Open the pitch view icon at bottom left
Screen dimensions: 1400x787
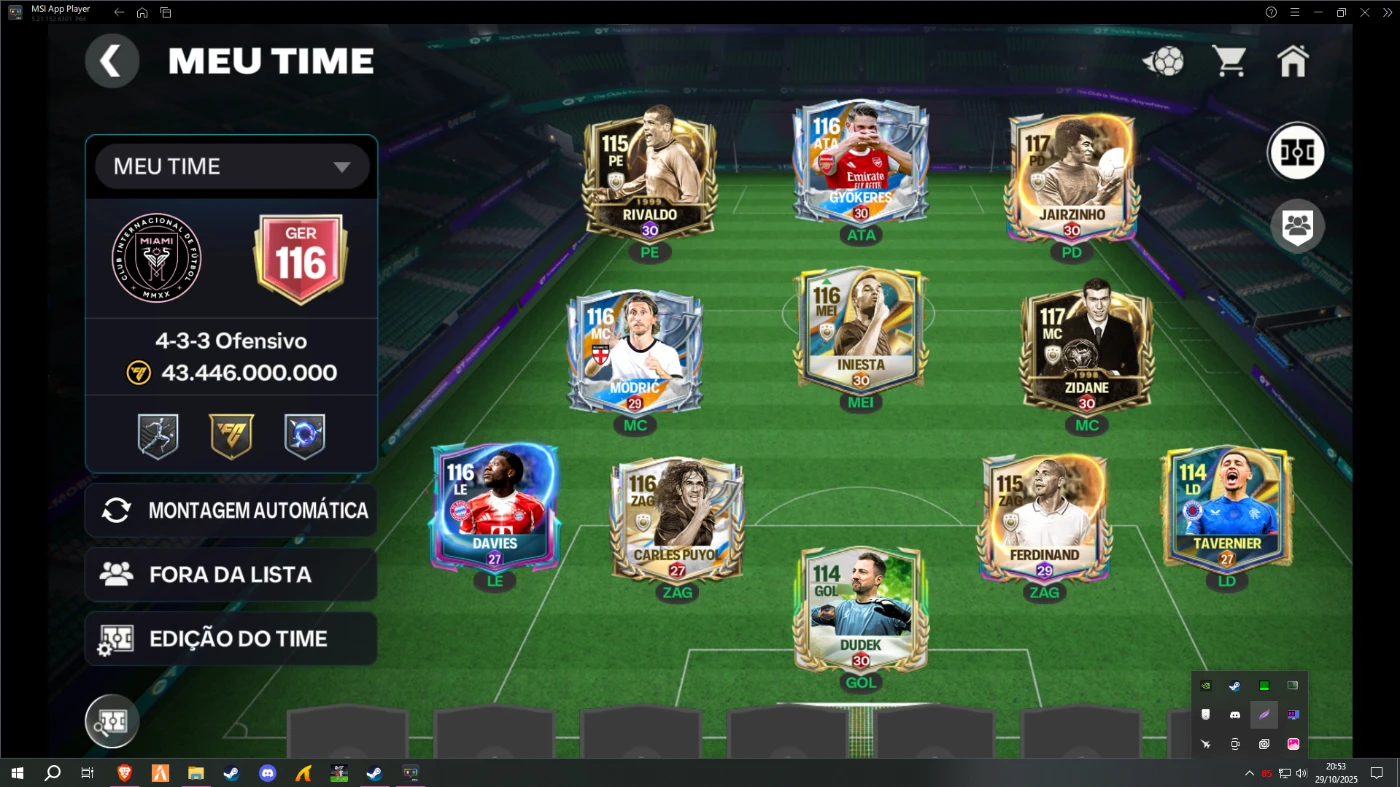111,720
